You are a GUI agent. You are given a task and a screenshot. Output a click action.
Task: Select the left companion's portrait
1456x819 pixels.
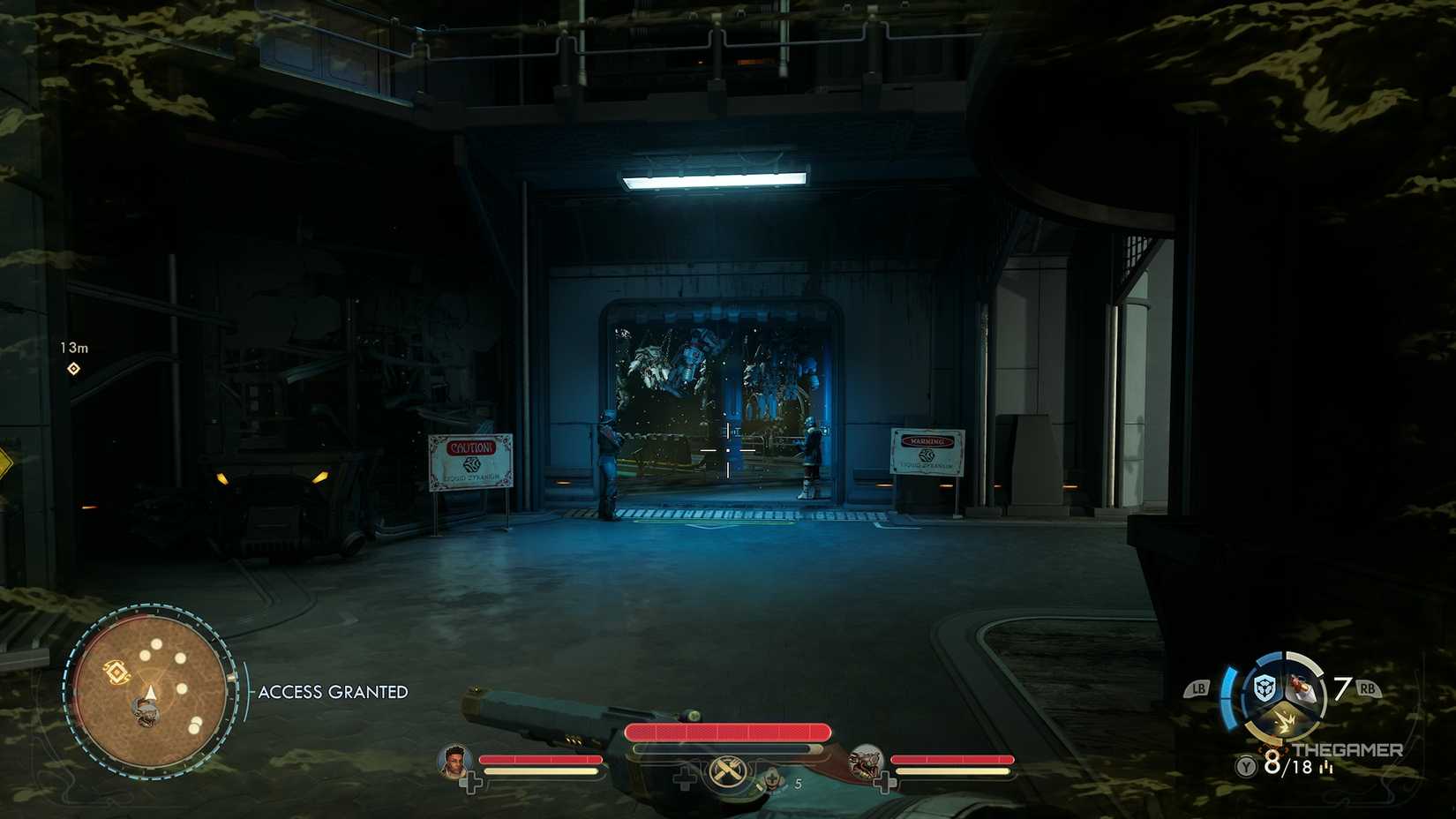coord(454,763)
